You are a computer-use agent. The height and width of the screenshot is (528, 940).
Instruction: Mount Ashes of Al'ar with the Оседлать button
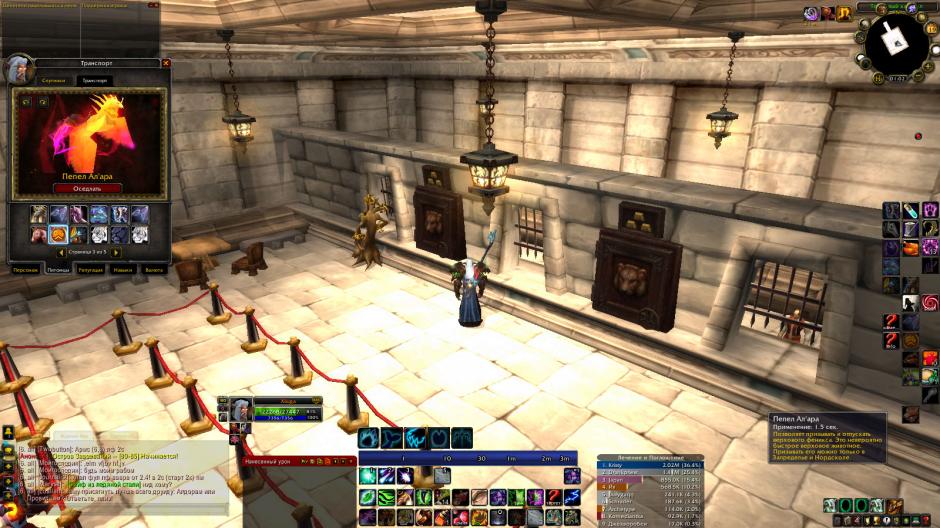tap(87, 187)
